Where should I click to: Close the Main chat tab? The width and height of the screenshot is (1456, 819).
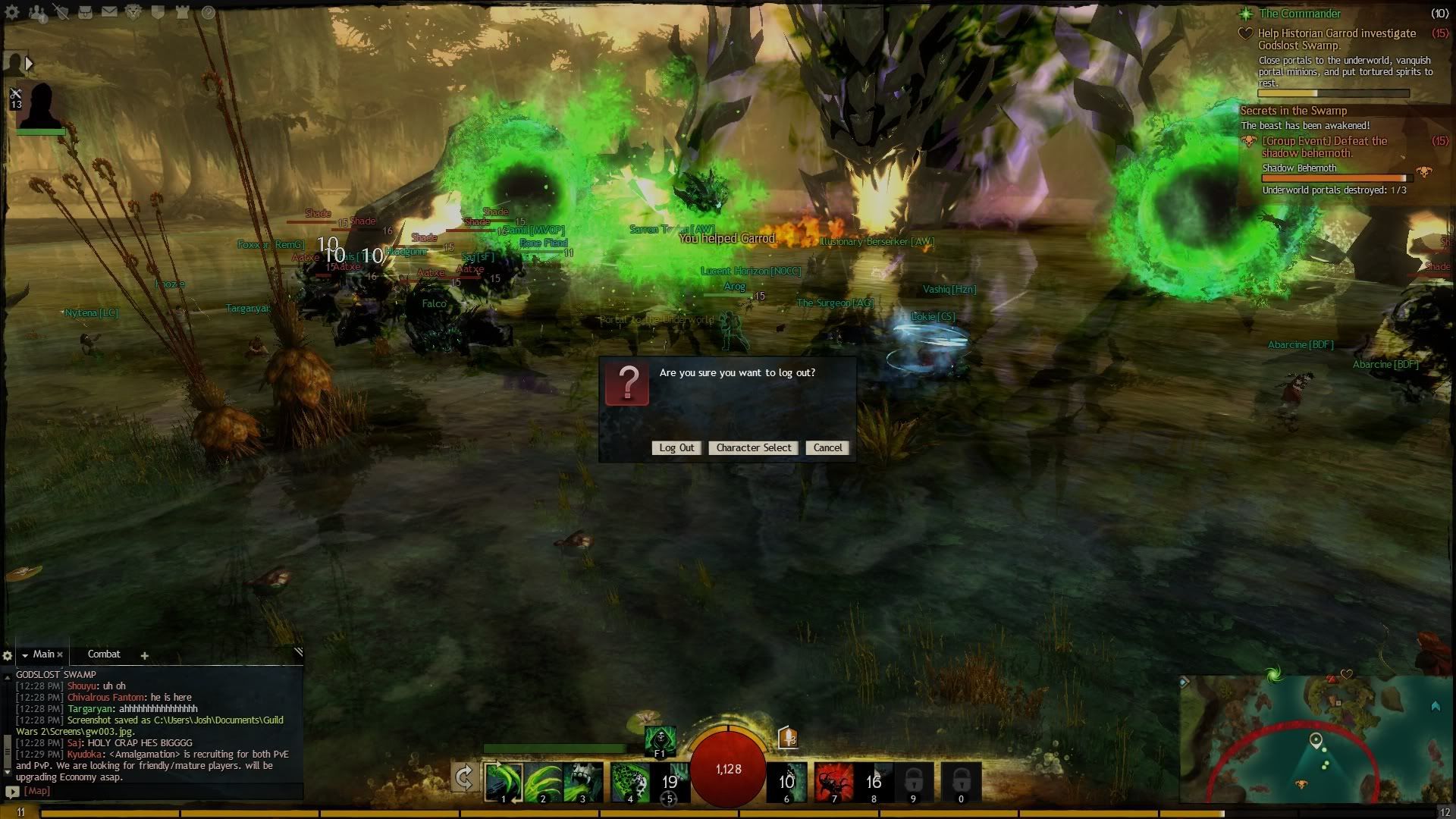coord(60,654)
